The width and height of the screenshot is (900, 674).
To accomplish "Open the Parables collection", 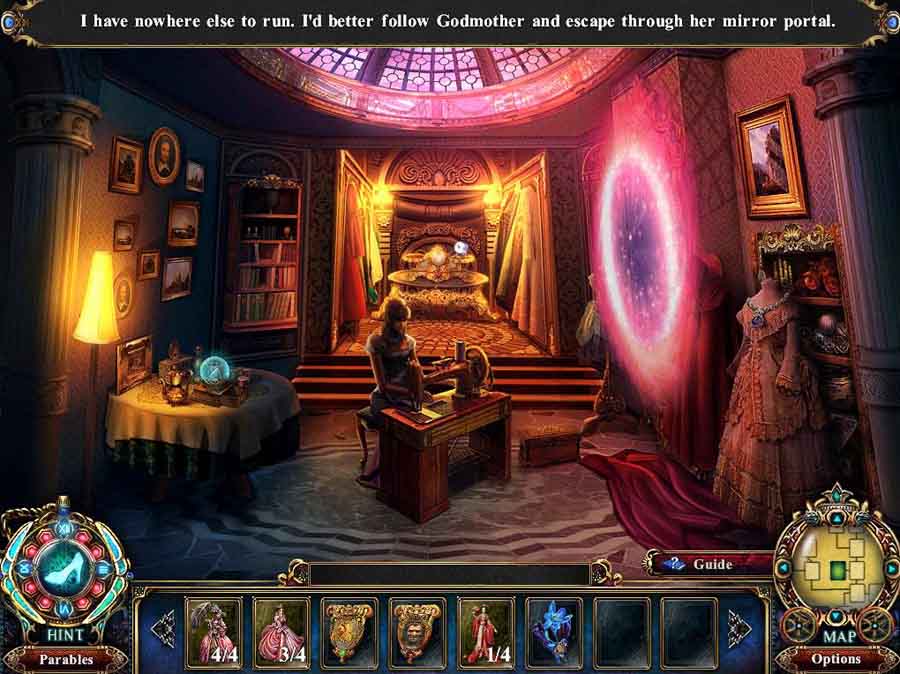I will click(65, 659).
